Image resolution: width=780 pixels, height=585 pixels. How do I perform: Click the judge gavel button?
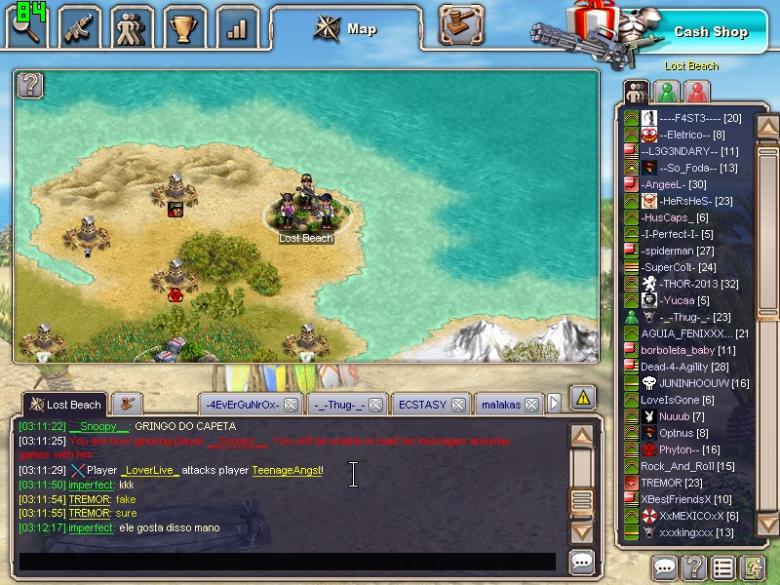click(461, 26)
